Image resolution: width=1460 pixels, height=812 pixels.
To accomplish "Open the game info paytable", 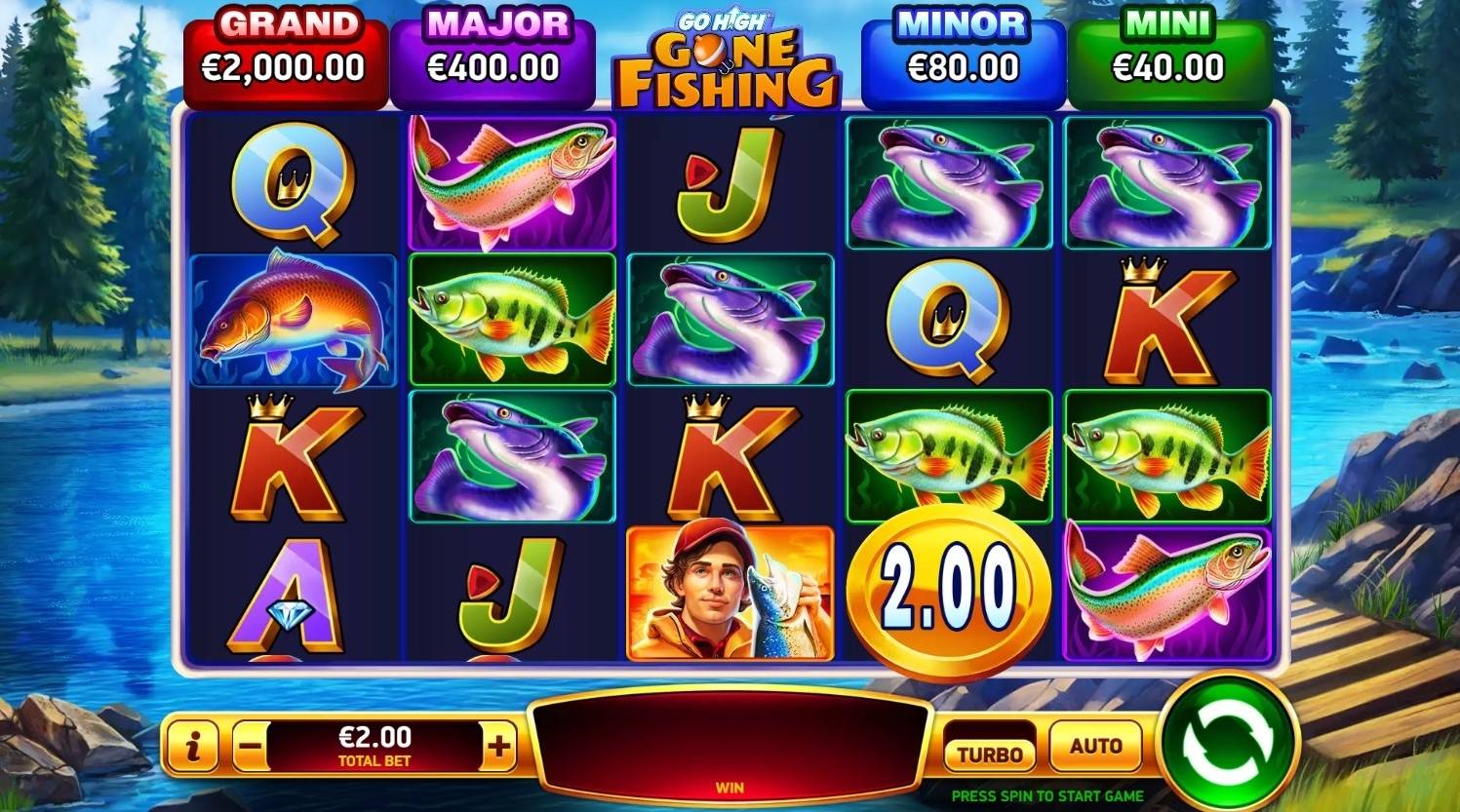I will tap(193, 748).
